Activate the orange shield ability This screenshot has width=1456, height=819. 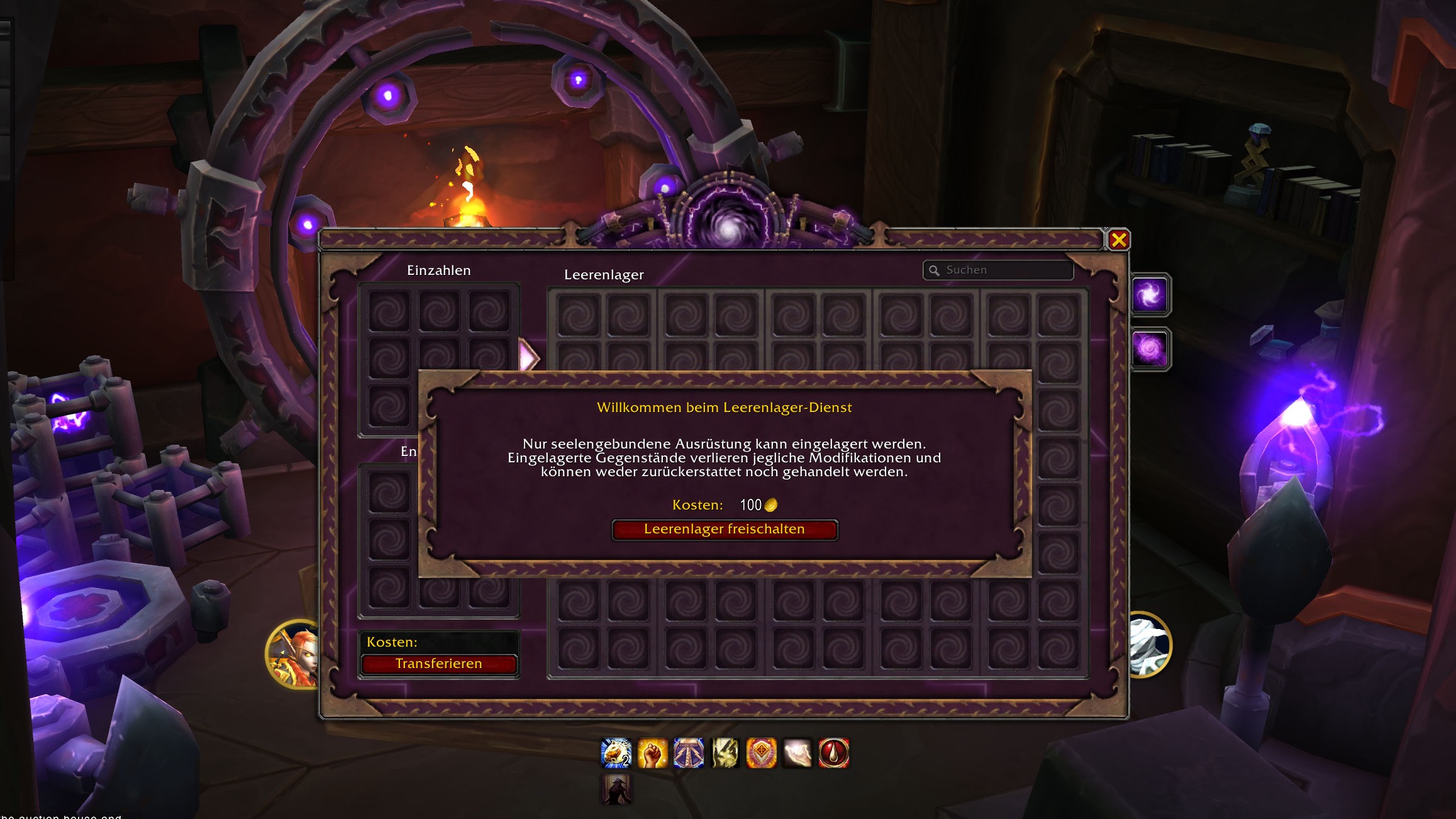click(761, 753)
